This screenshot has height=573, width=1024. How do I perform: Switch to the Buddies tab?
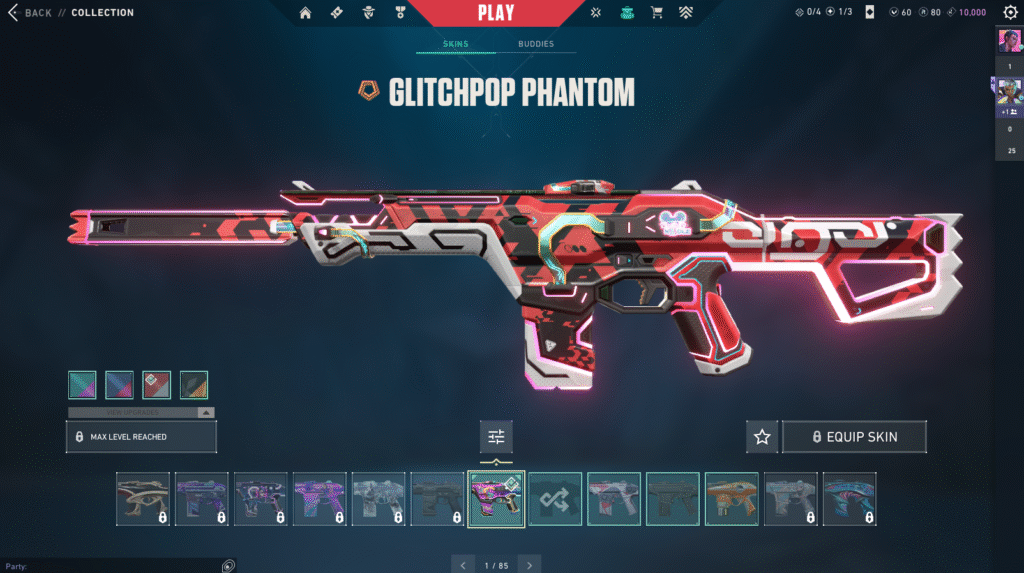535,44
